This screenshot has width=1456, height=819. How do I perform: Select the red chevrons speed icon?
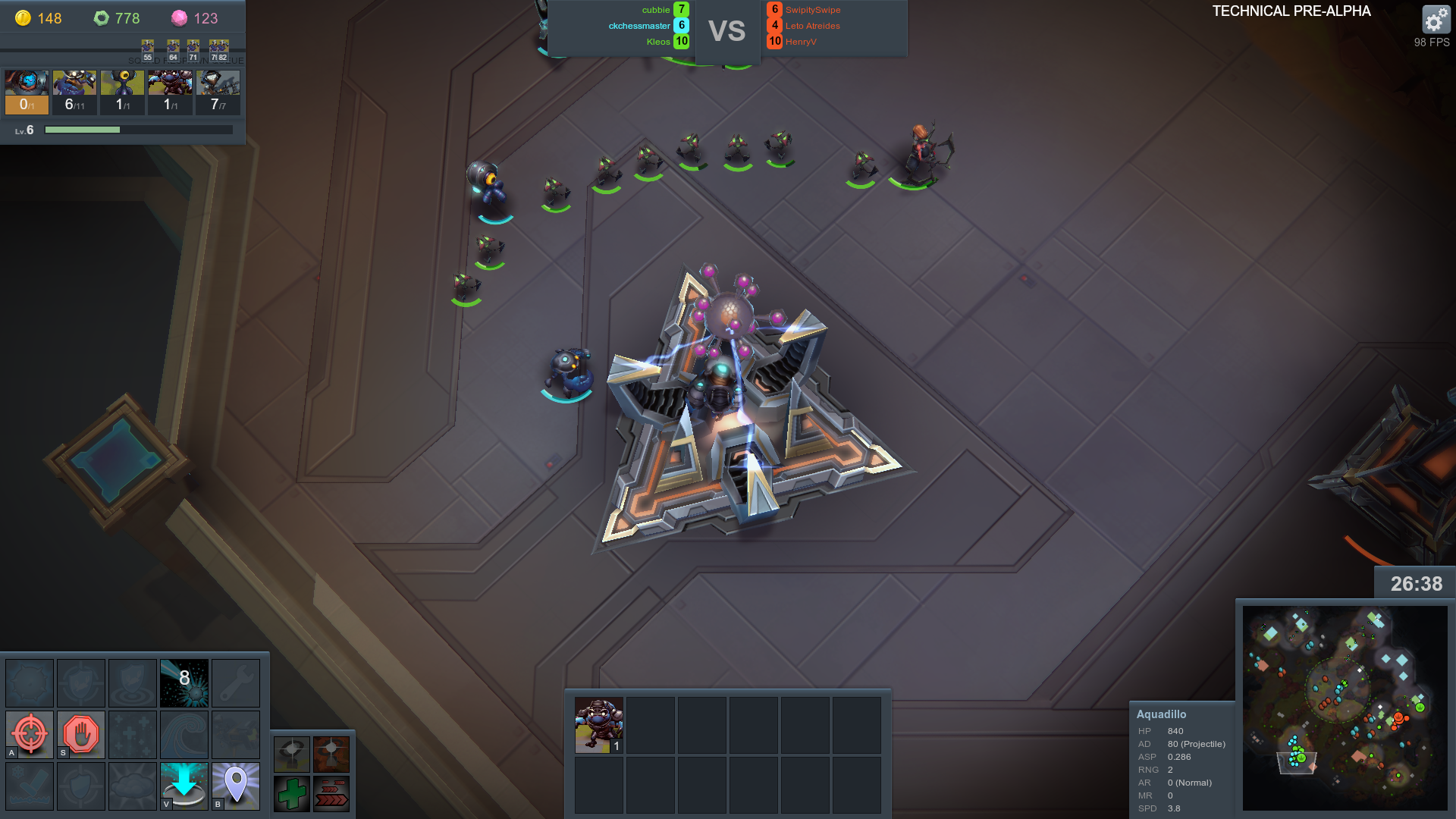pyautogui.click(x=331, y=794)
